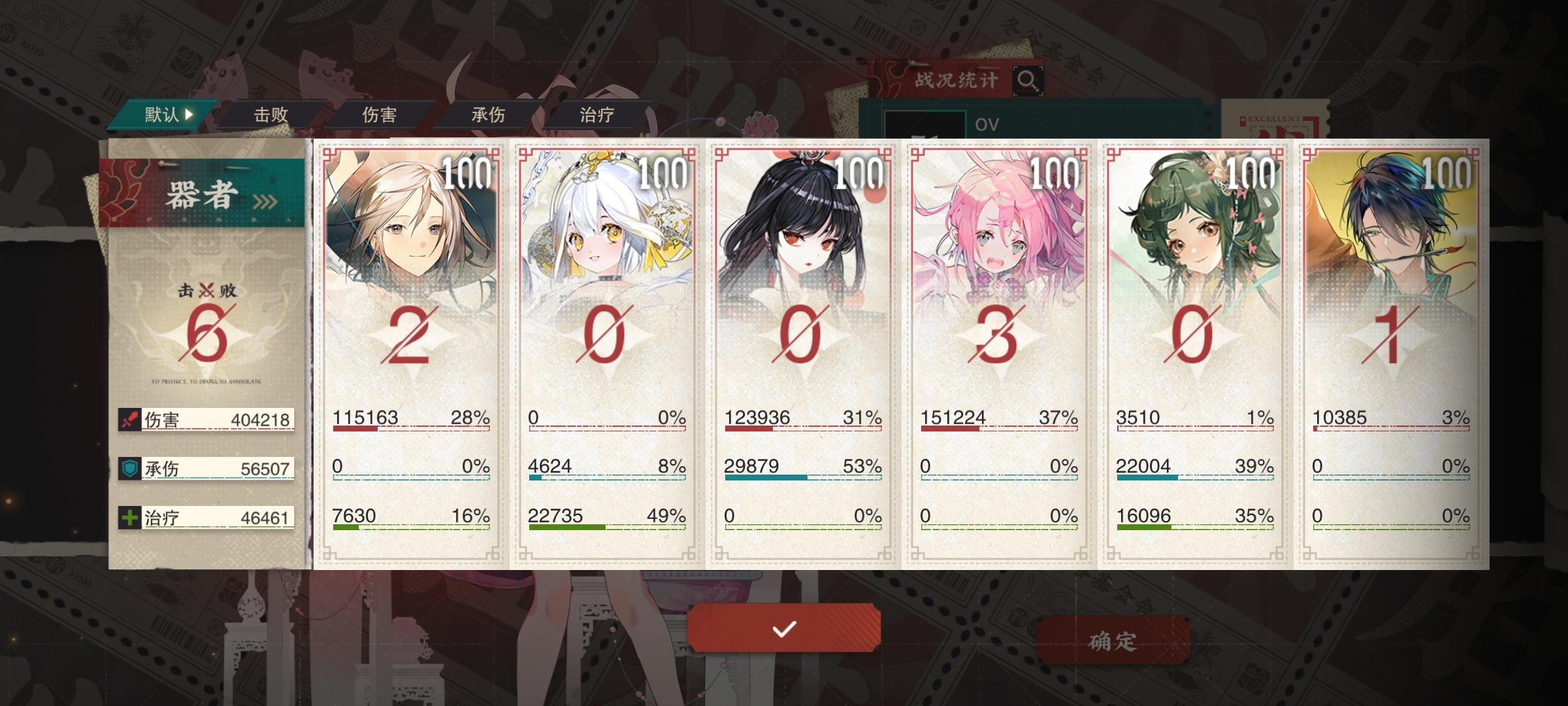Image resolution: width=1568 pixels, height=706 pixels.
Task: Click the ▶ arrow on the 默认 tab
Action: coord(189,114)
